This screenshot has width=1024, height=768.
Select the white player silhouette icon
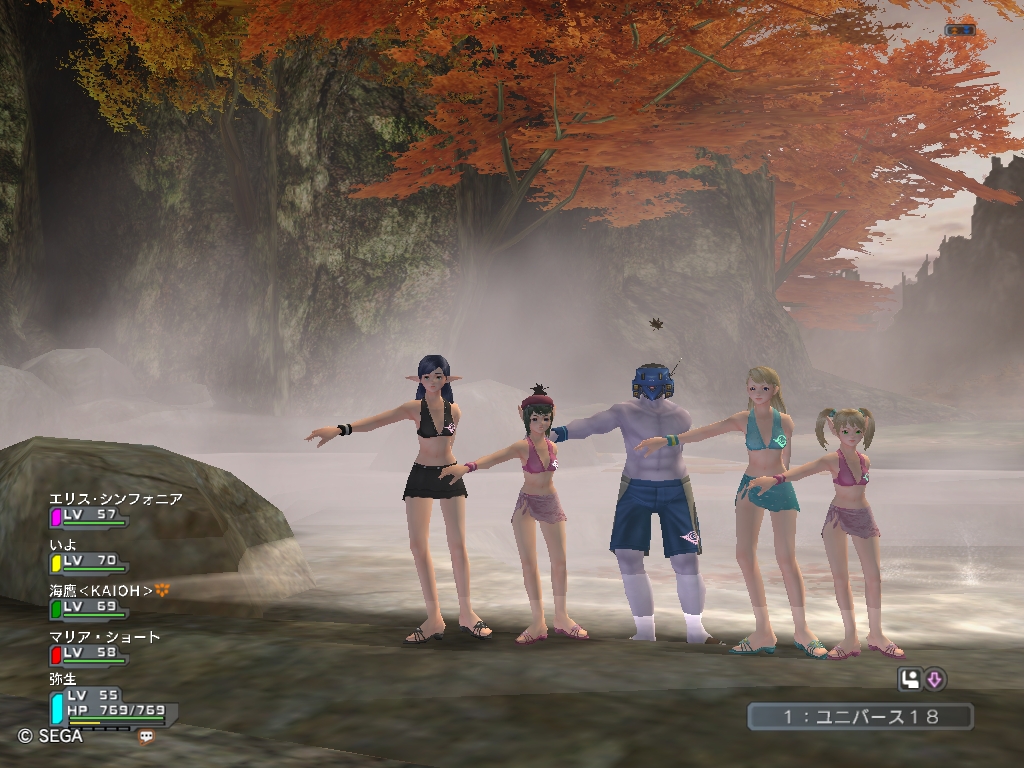909,680
